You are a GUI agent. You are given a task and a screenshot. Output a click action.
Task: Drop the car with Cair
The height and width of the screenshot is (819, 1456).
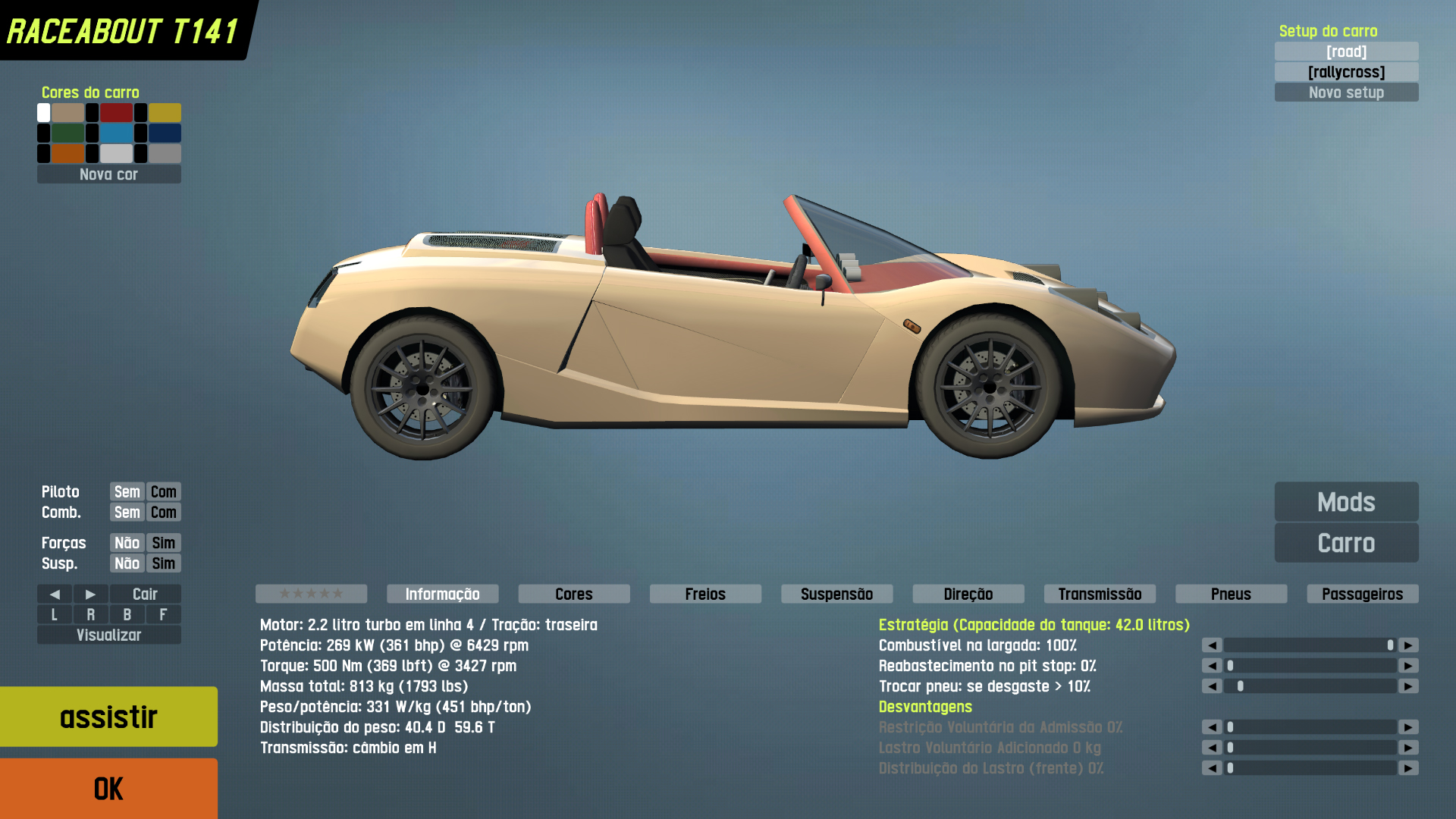point(145,595)
